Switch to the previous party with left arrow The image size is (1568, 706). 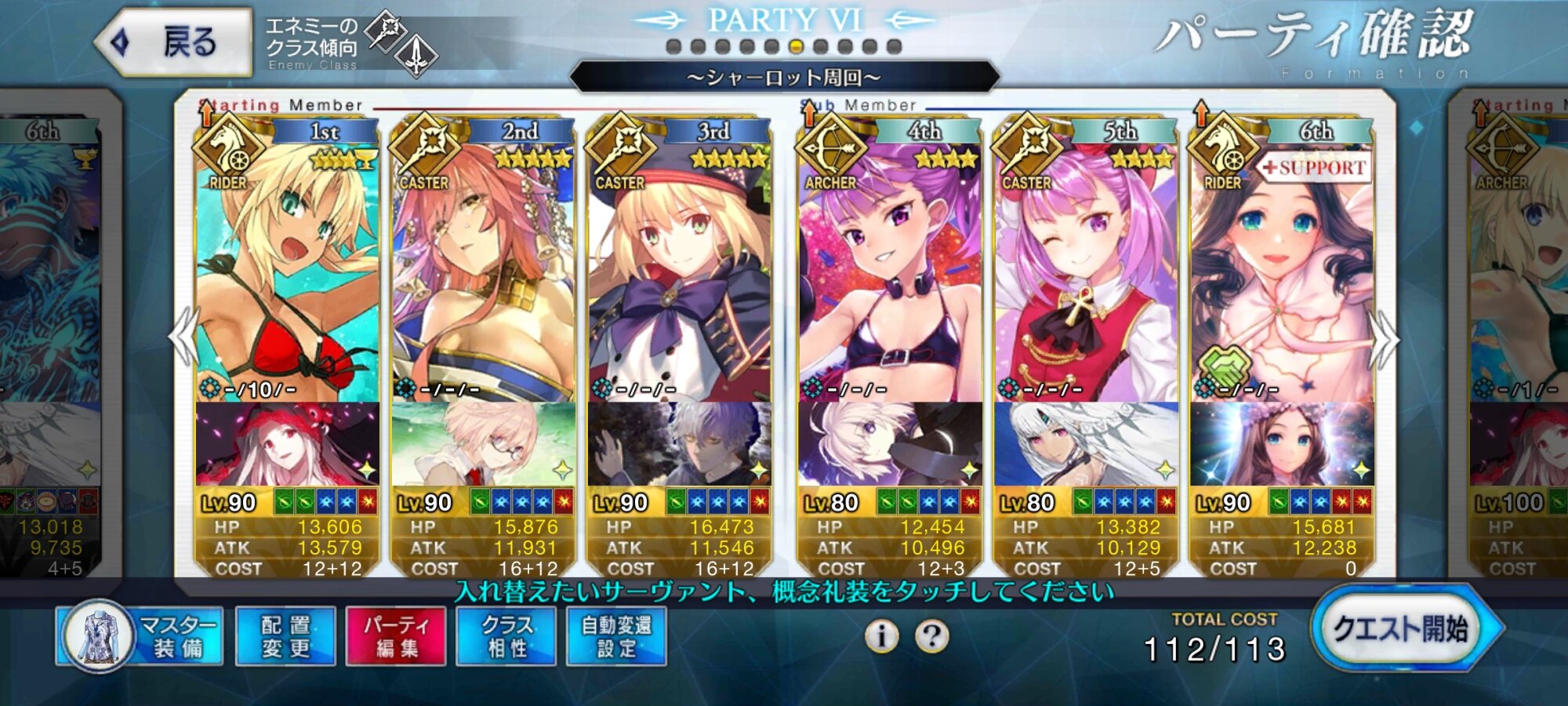[x=183, y=337]
